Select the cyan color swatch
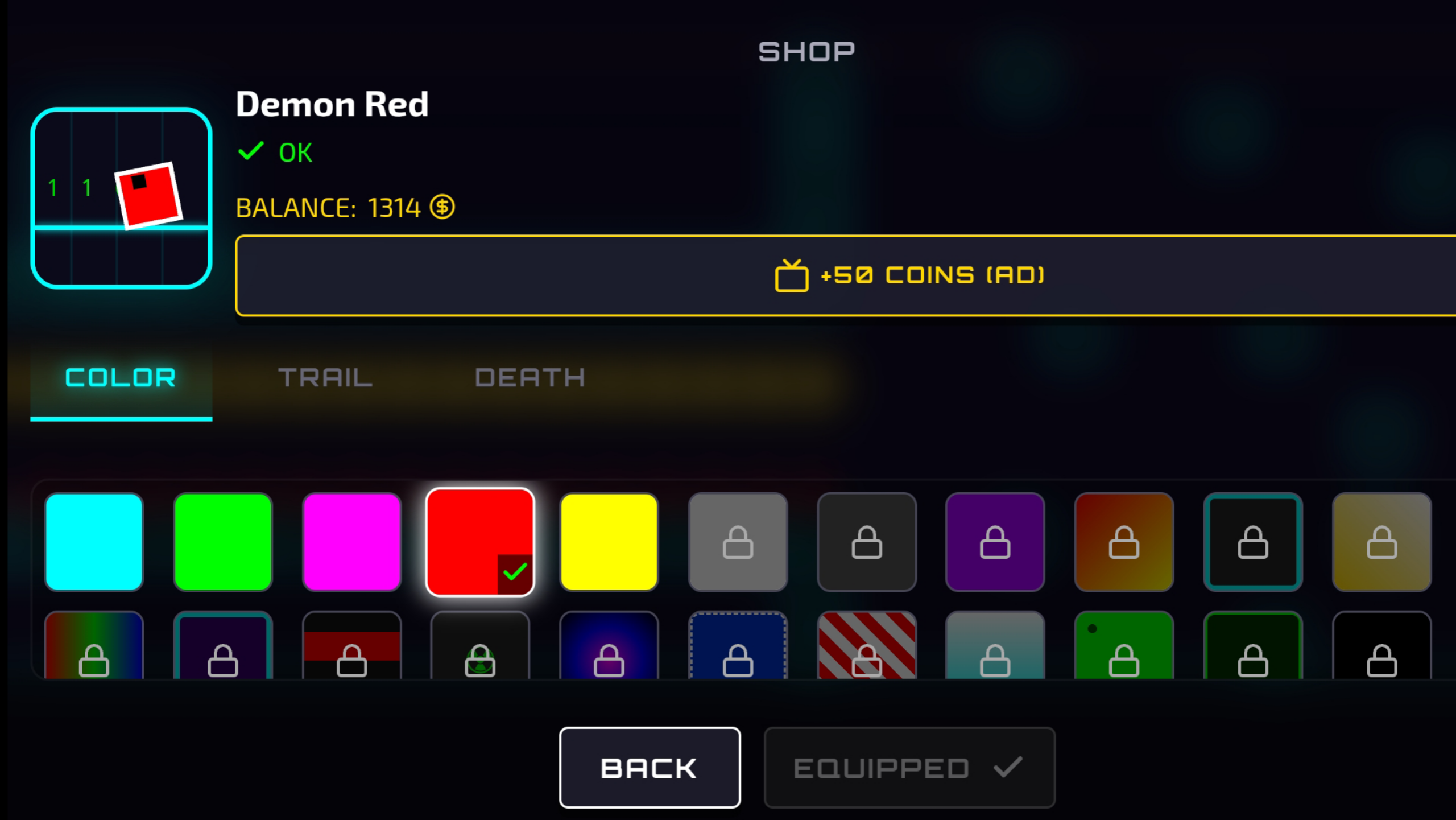This screenshot has width=1456, height=820. pos(93,541)
